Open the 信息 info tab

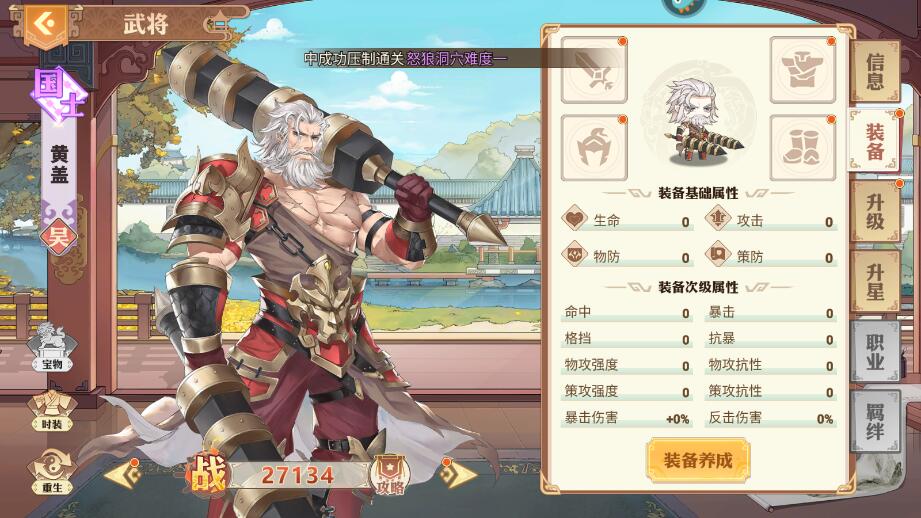875,72
